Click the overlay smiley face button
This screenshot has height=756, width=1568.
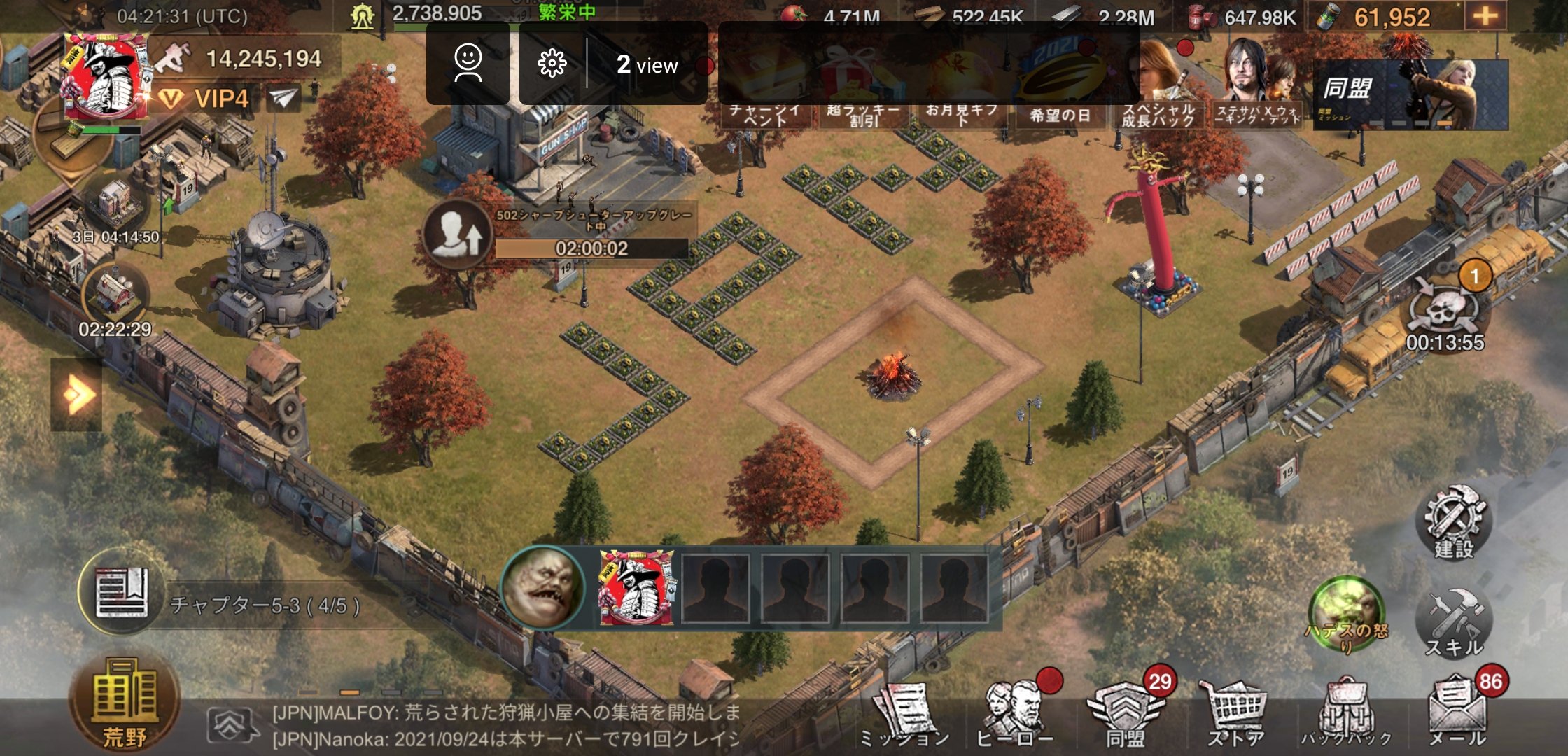[468, 64]
